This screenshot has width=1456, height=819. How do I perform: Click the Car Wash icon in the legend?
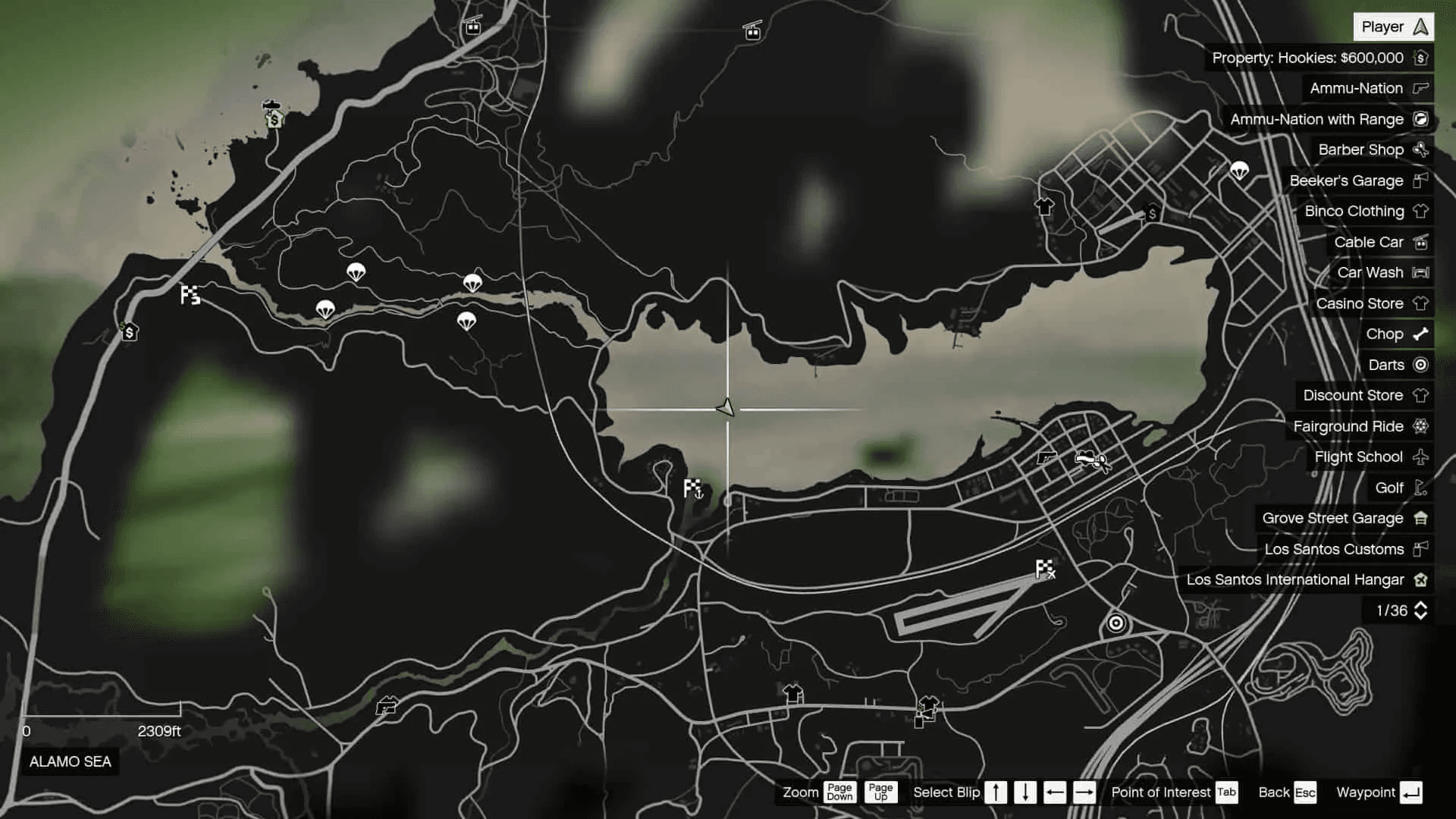pos(1421,272)
